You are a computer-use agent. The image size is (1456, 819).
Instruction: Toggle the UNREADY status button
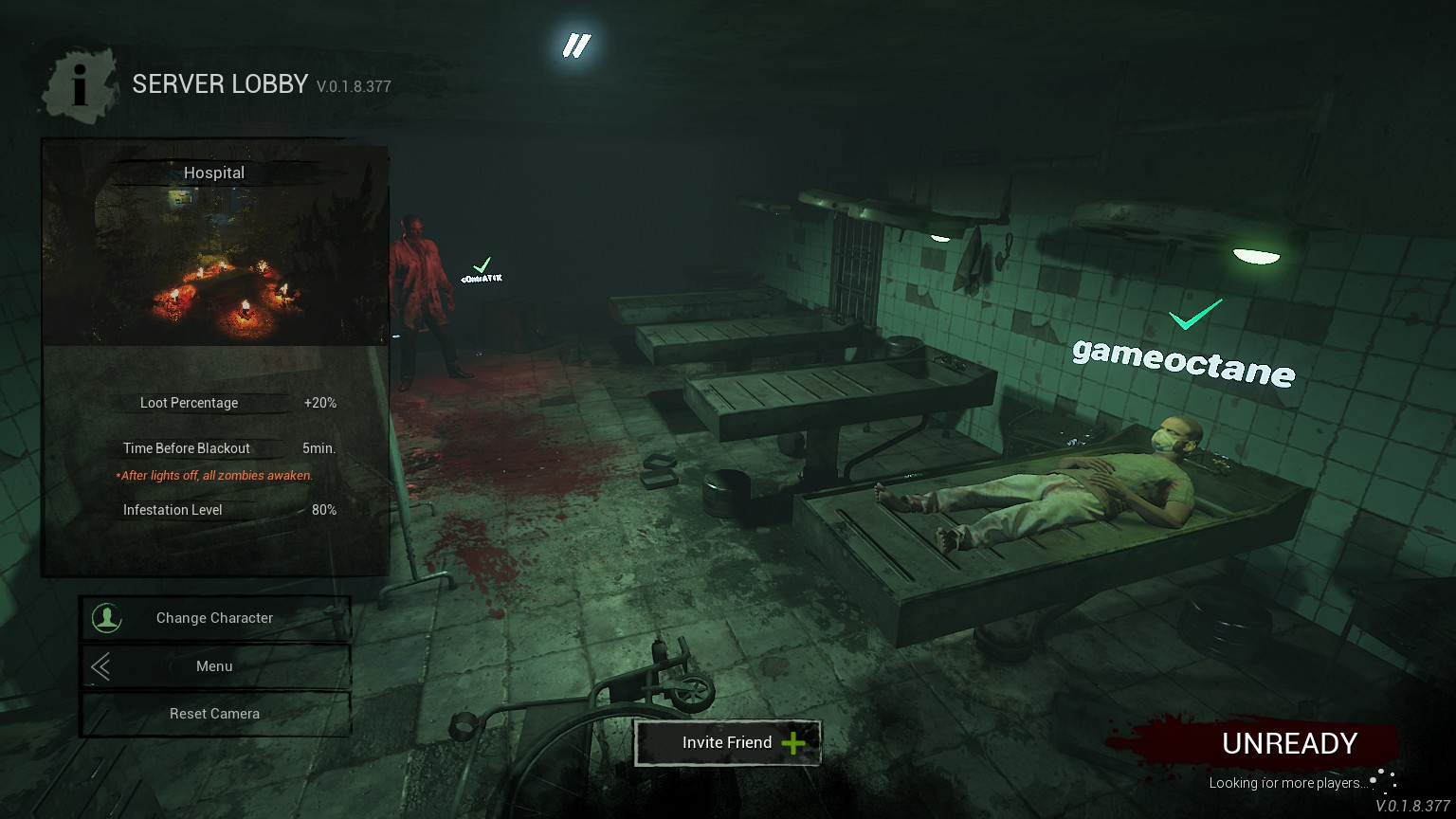pyautogui.click(x=1289, y=744)
